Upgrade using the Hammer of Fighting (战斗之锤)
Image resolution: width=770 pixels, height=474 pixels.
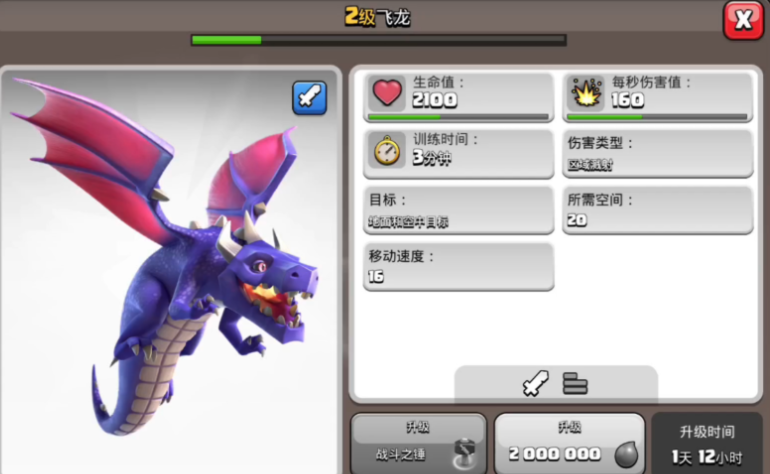[x=418, y=443]
